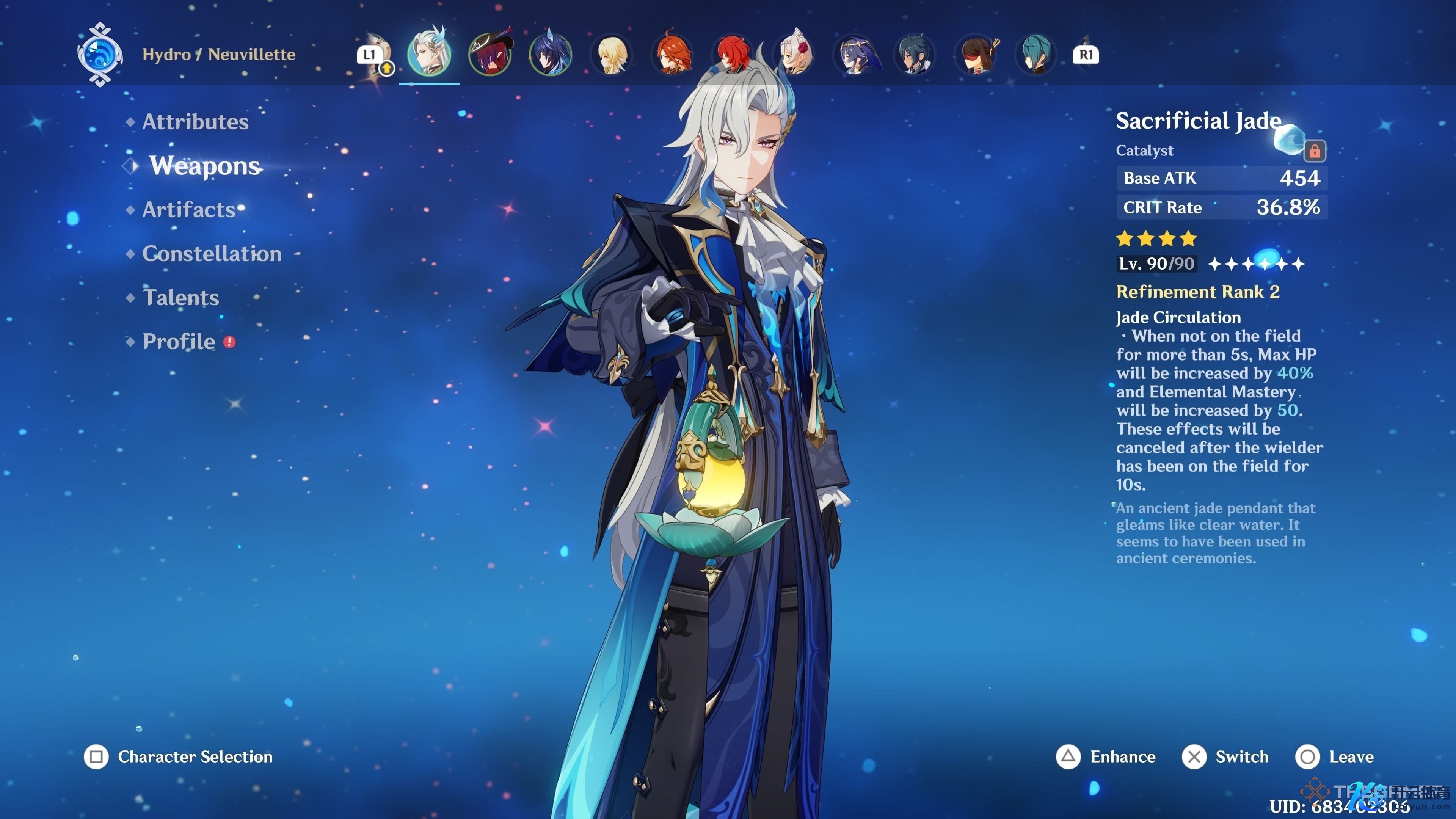
Task: Switch to the character wearing a feathered hat
Action: click(490, 54)
